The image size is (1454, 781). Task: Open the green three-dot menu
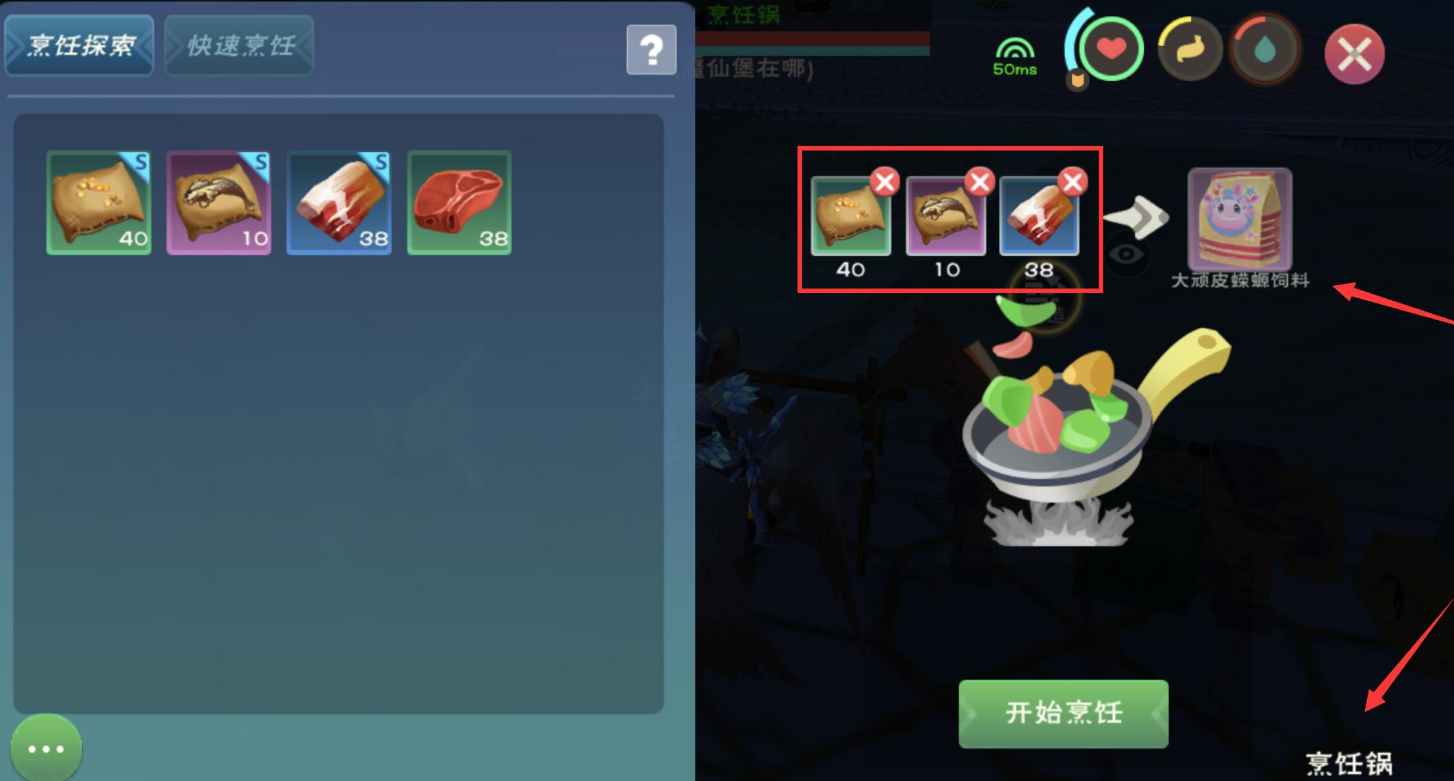(x=46, y=748)
